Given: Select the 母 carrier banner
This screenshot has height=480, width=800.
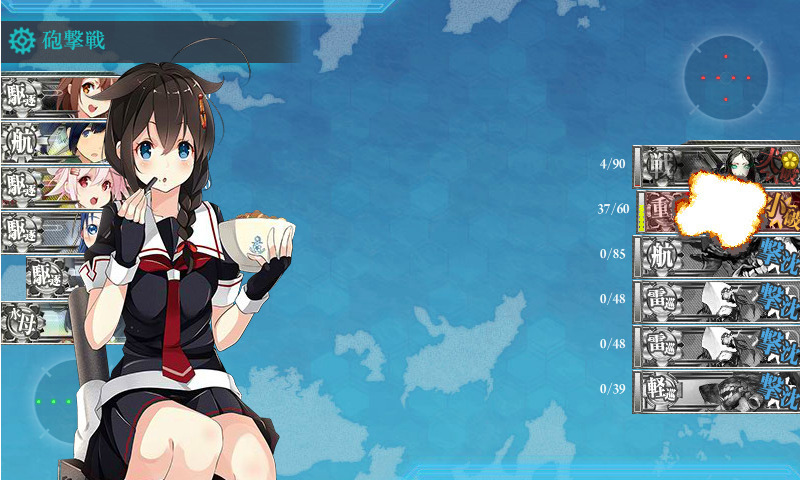Looking at the screenshot, I should (x=50, y=322).
